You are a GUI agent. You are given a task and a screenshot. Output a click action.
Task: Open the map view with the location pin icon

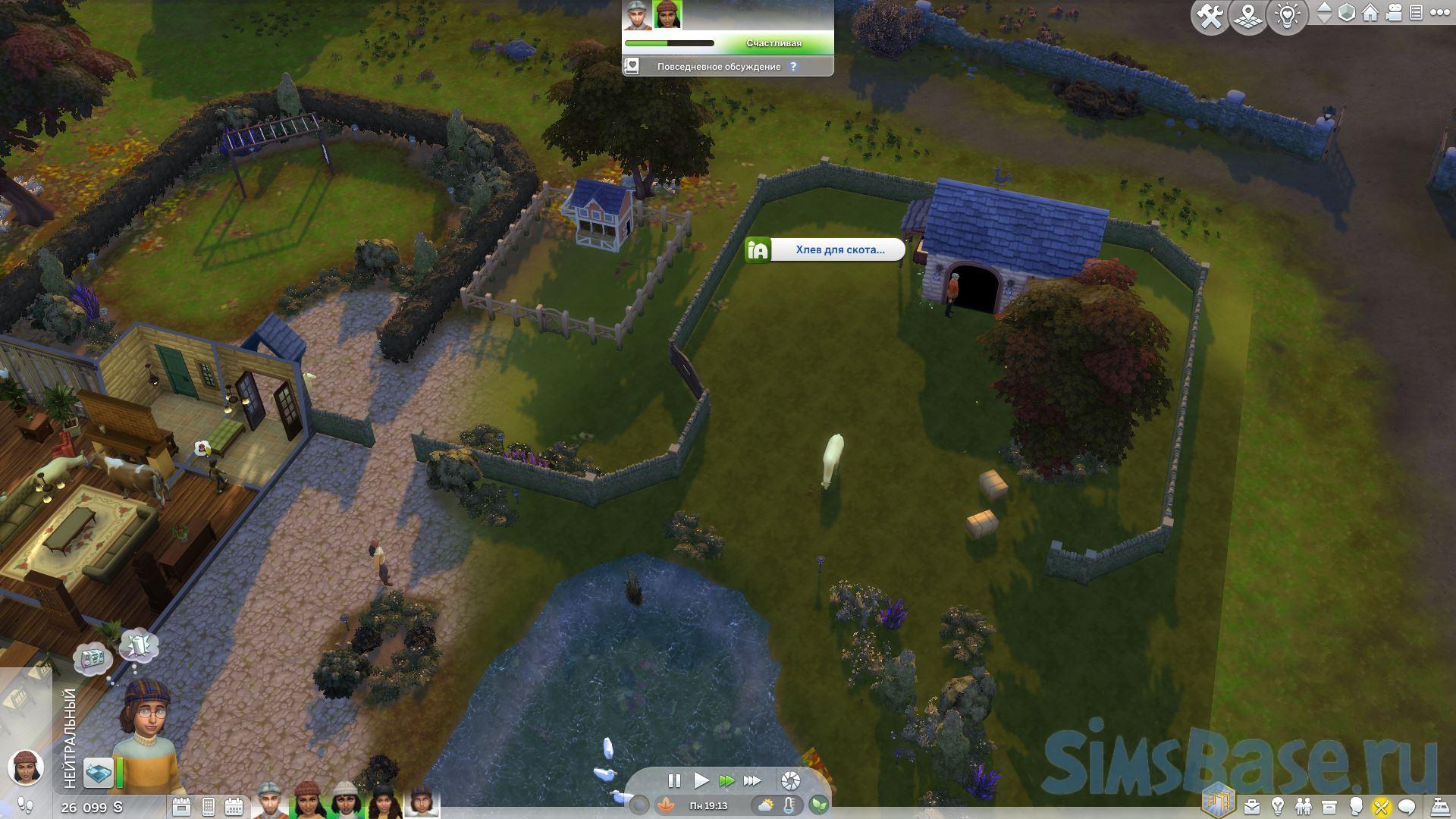click(x=1248, y=17)
